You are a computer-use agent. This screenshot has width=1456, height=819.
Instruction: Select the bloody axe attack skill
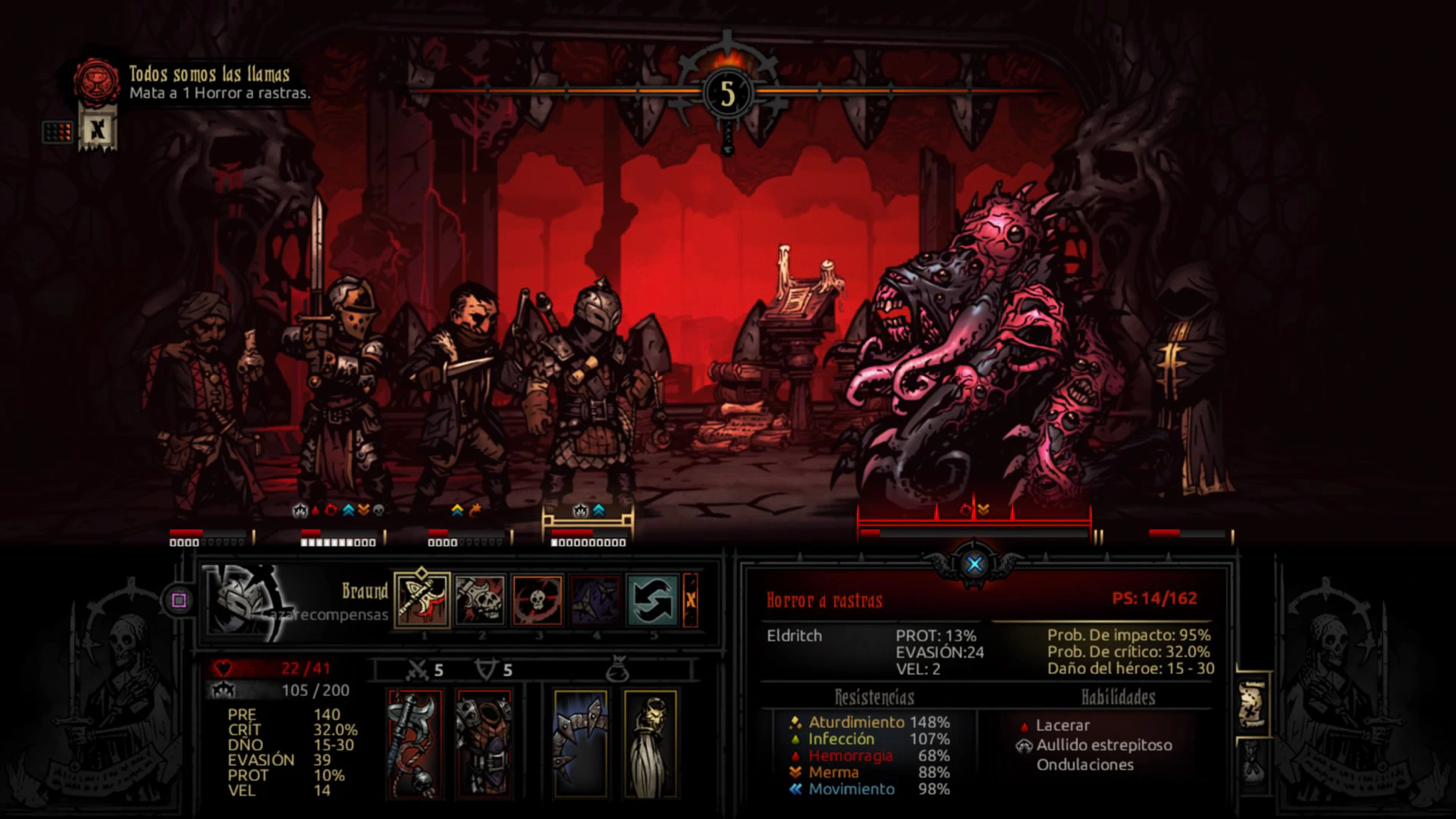point(422,600)
